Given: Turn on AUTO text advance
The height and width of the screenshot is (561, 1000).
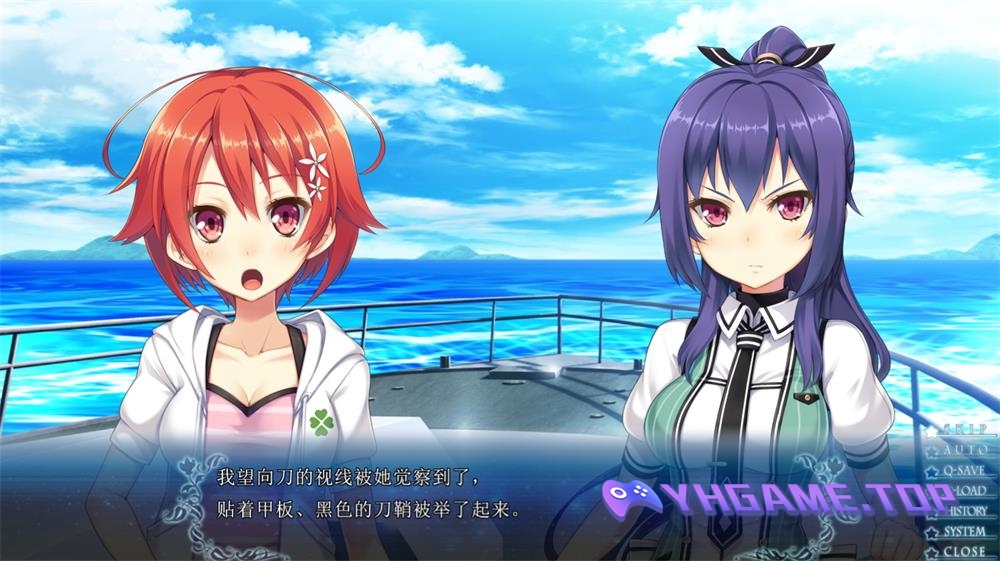Looking at the screenshot, I should (963, 450).
